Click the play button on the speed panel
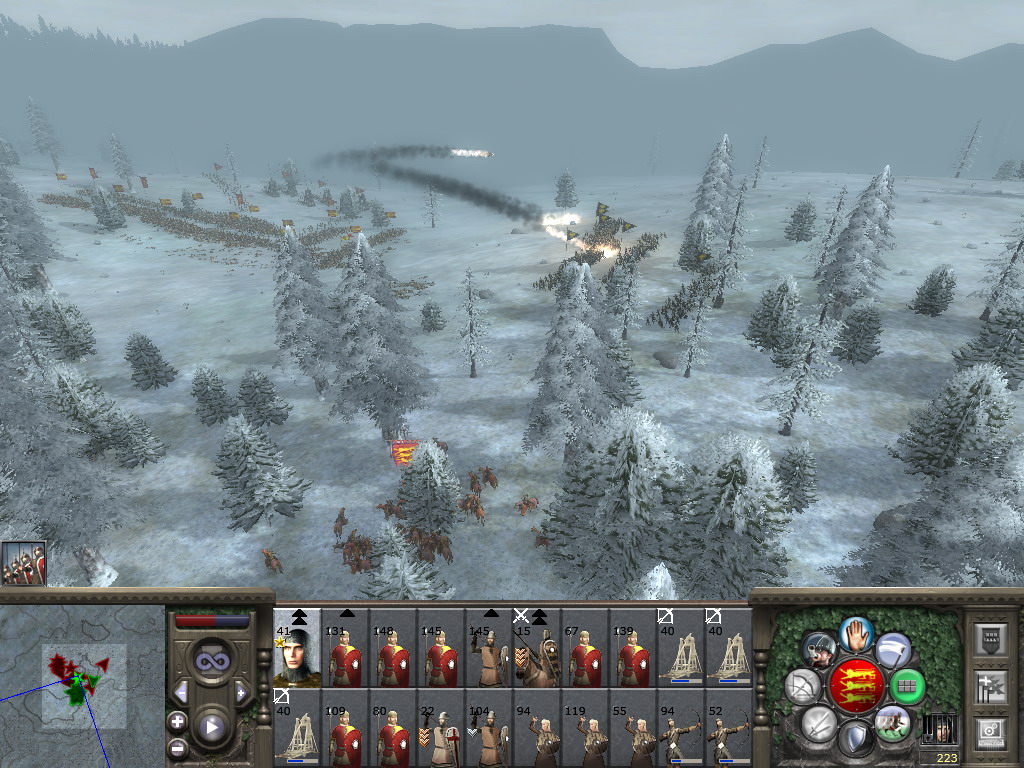This screenshot has width=1024, height=768. pos(212,727)
